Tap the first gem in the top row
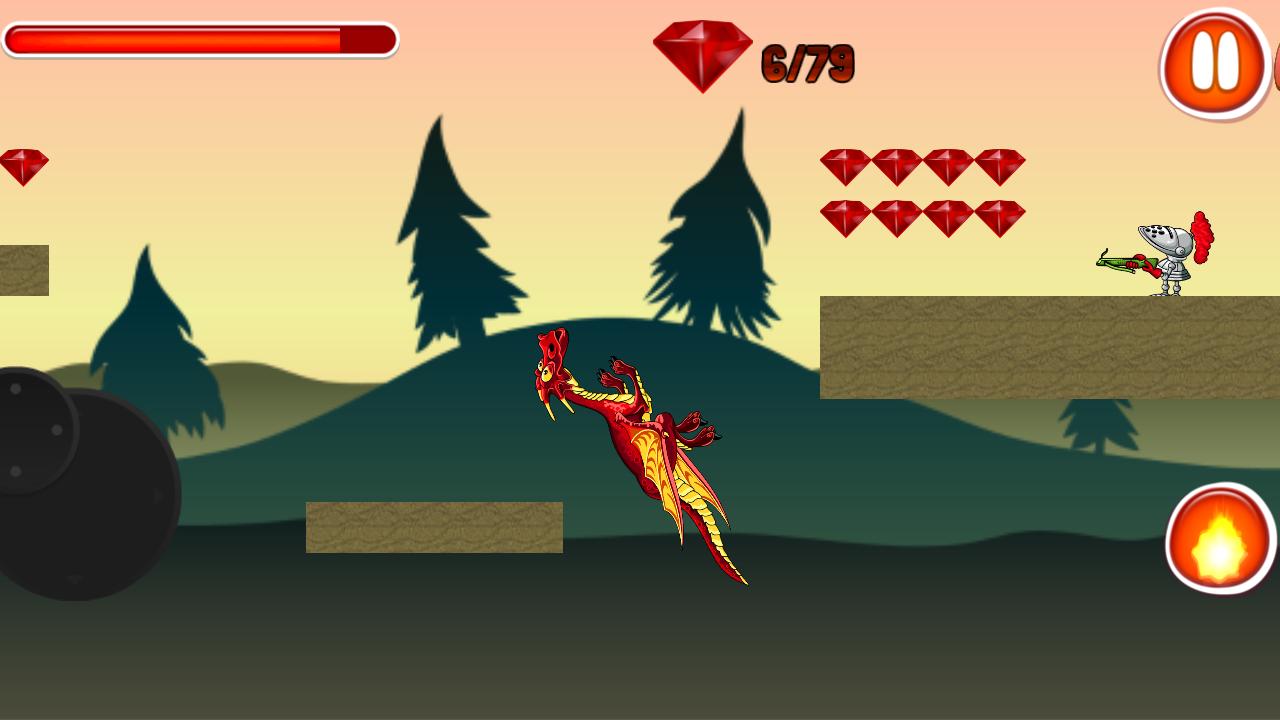This screenshot has height=720, width=1280. coord(845,165)
